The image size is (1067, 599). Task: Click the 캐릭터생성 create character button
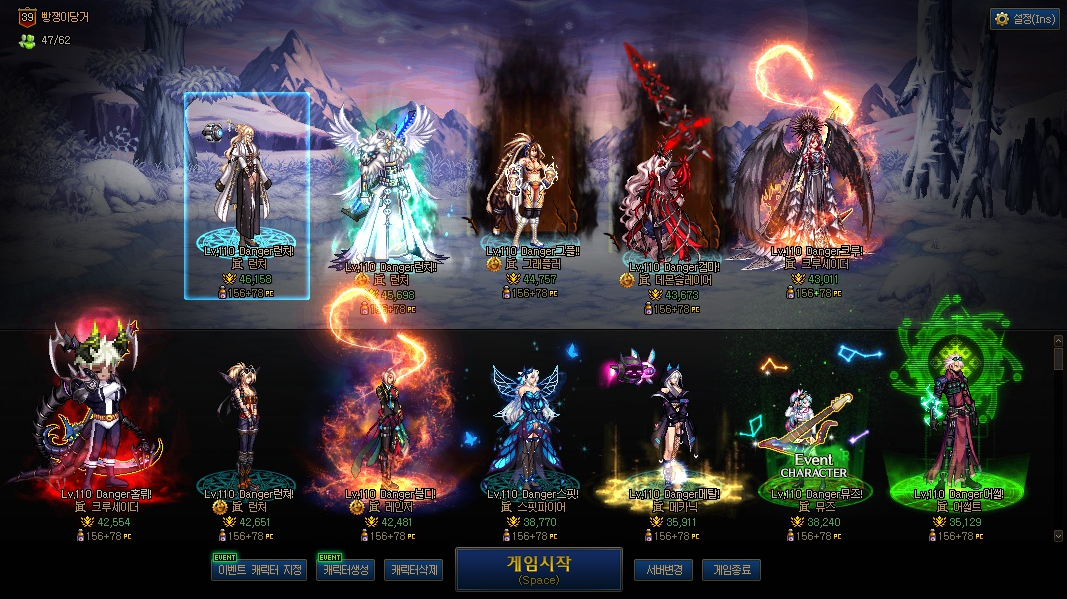click(x=345, y=570)
